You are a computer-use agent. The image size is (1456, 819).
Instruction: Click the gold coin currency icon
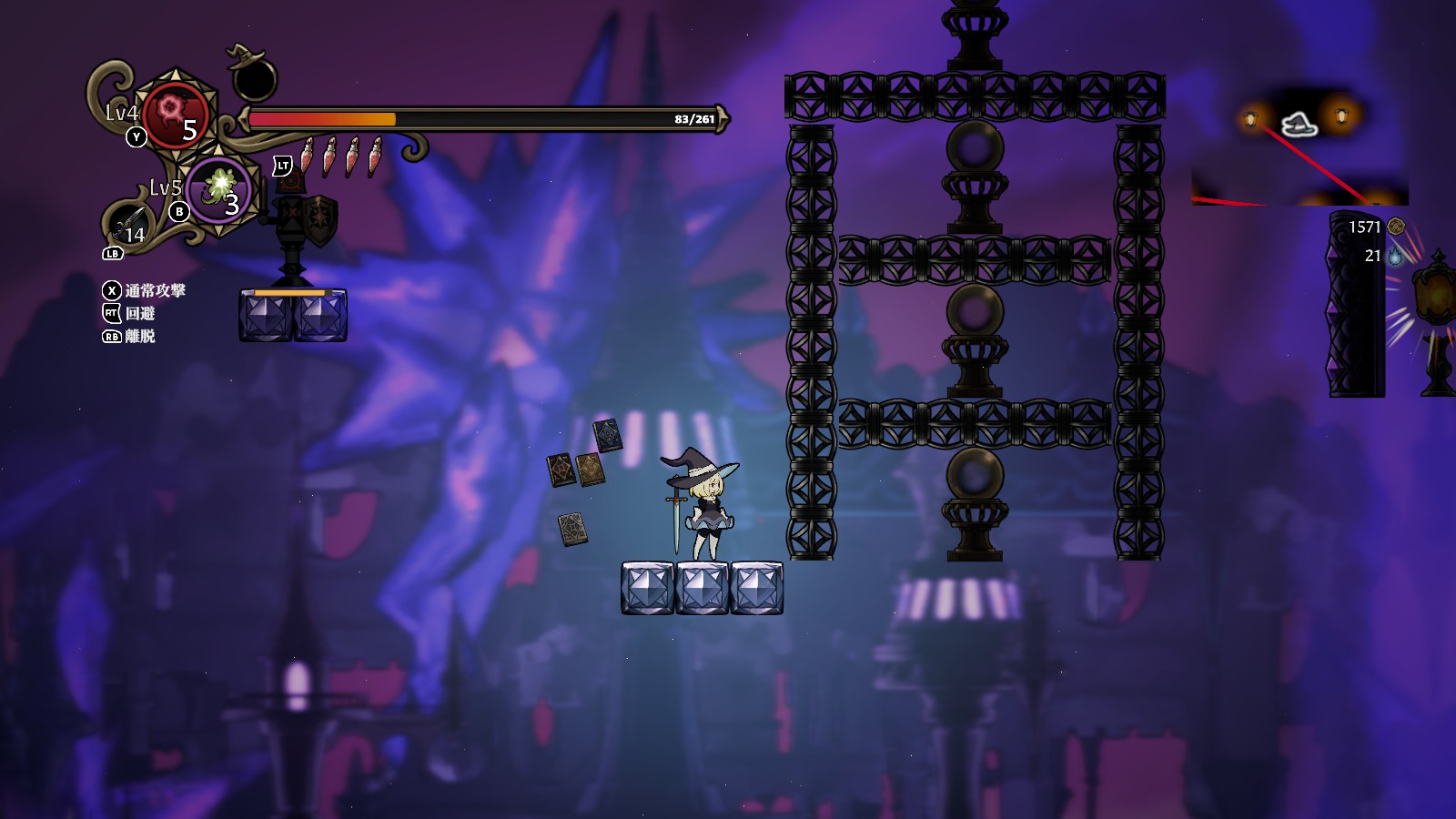coord(1396,227)
